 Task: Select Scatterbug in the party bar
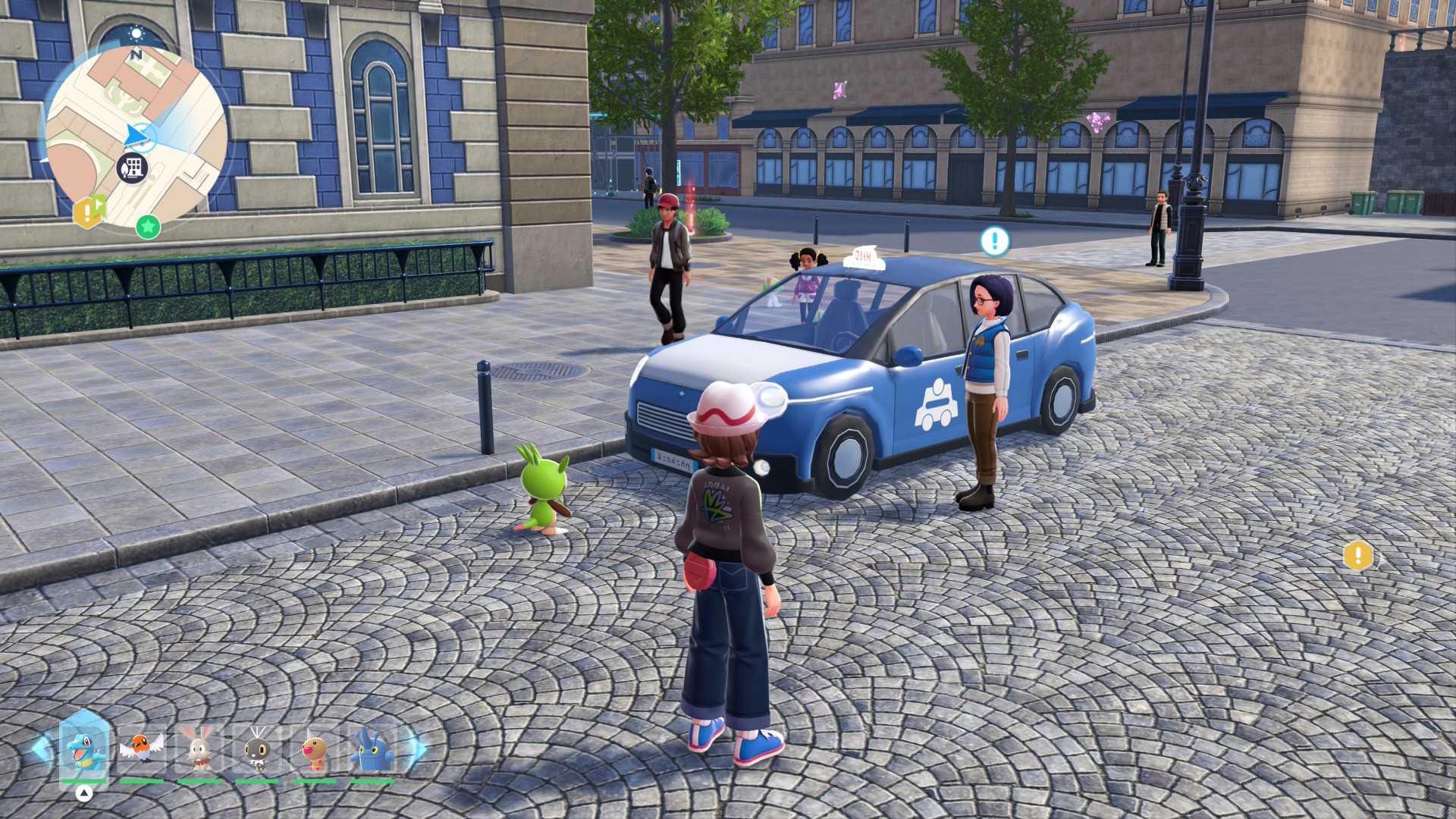pos(257,748)
